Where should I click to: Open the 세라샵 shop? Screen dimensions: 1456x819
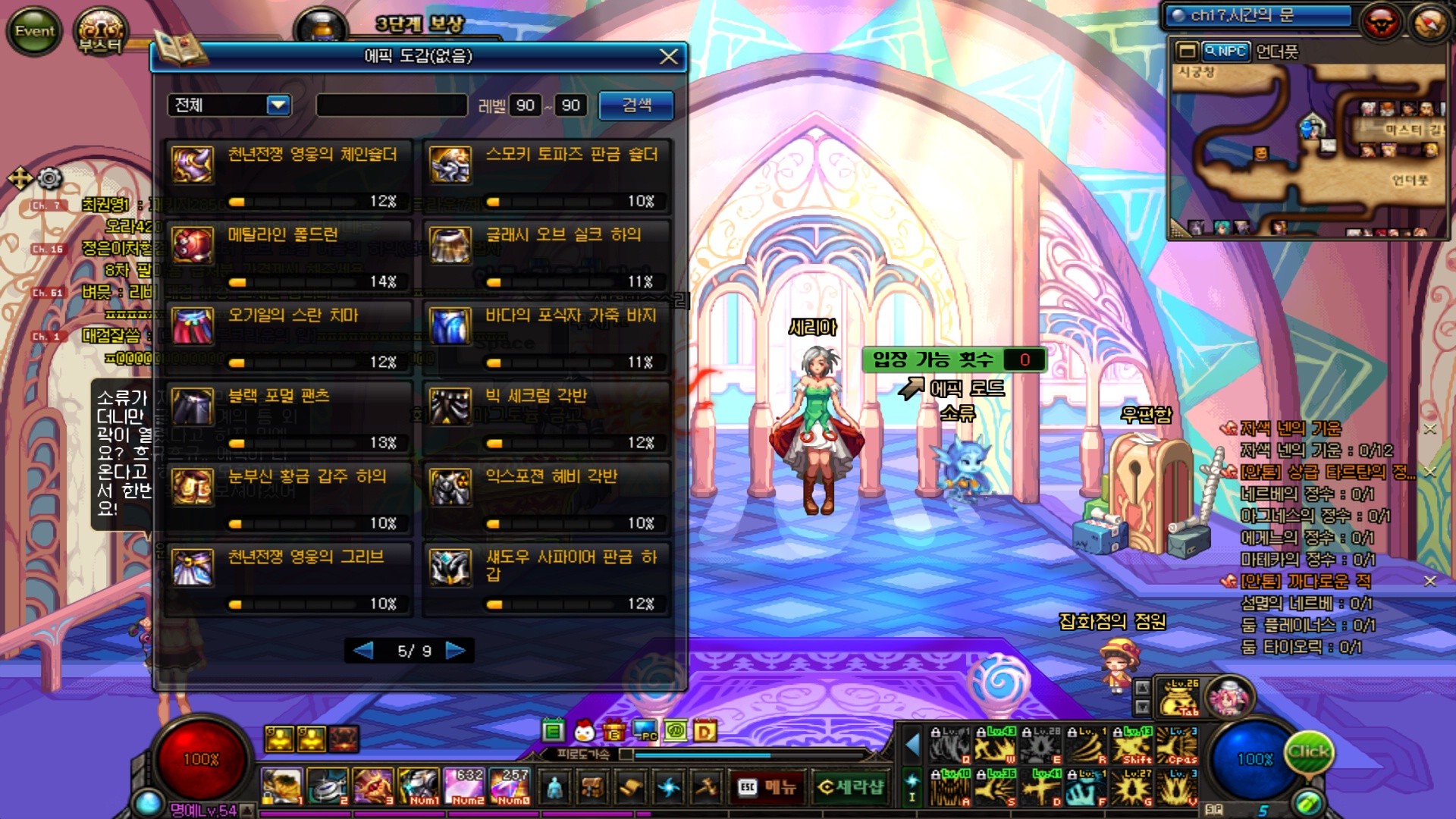pos(851,788)
